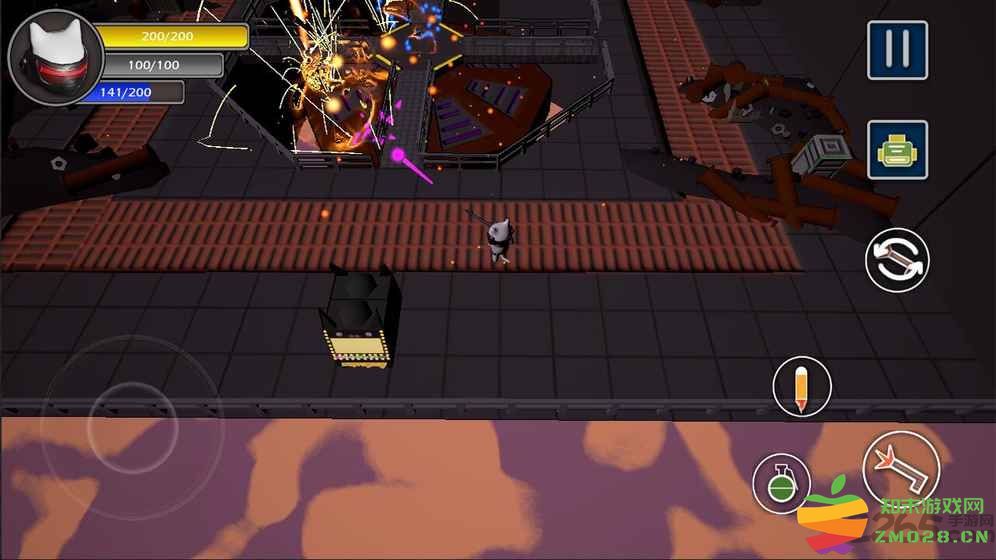Throw a green grenade
The image size is (996, 560).
point(781,483)
